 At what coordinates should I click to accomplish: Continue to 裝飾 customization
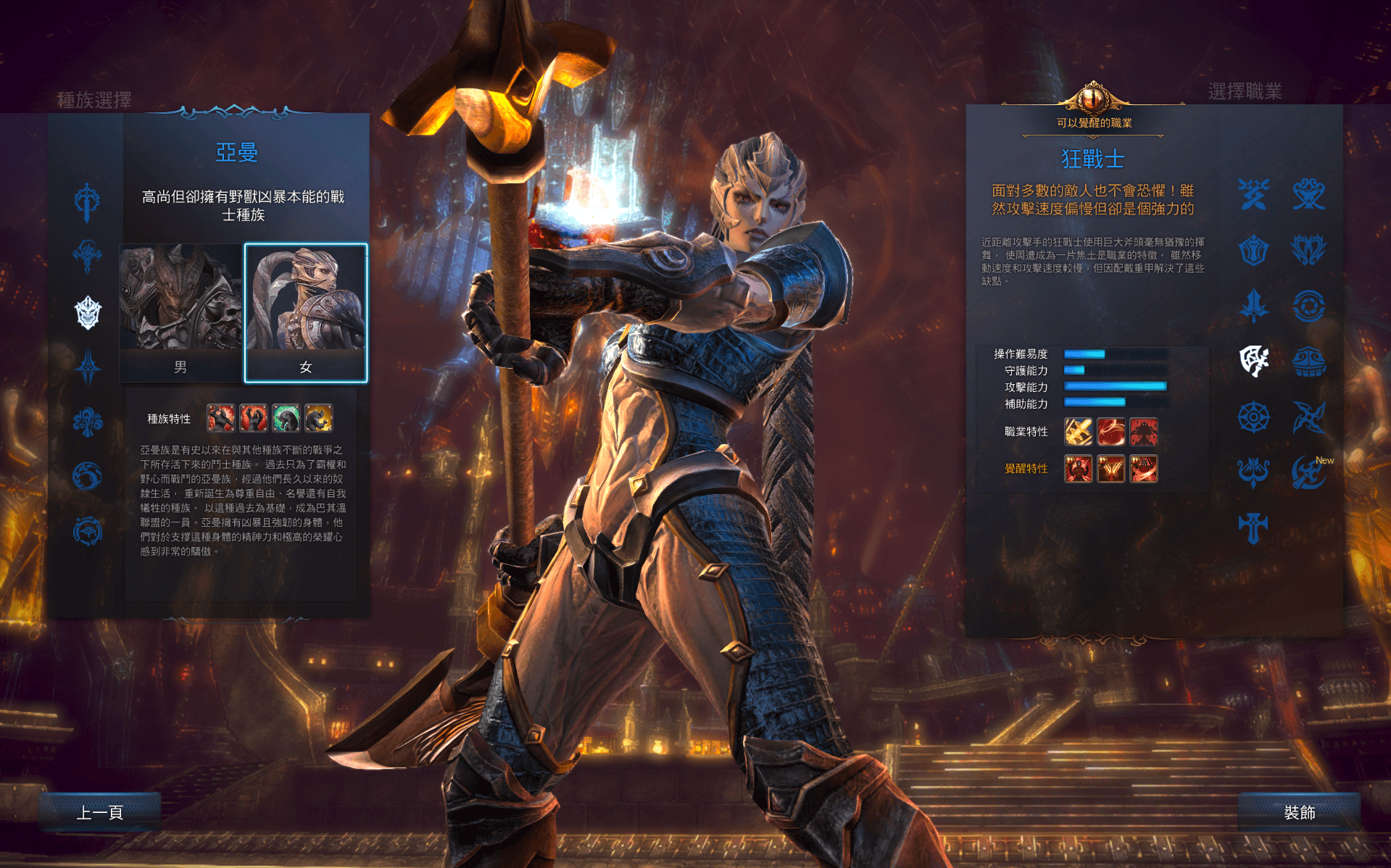(1299, 812)
